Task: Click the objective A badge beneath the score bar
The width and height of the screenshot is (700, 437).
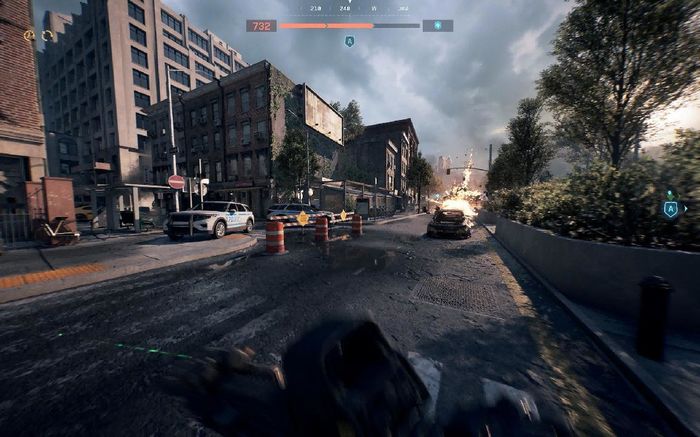Action: (x=349, y=42)
